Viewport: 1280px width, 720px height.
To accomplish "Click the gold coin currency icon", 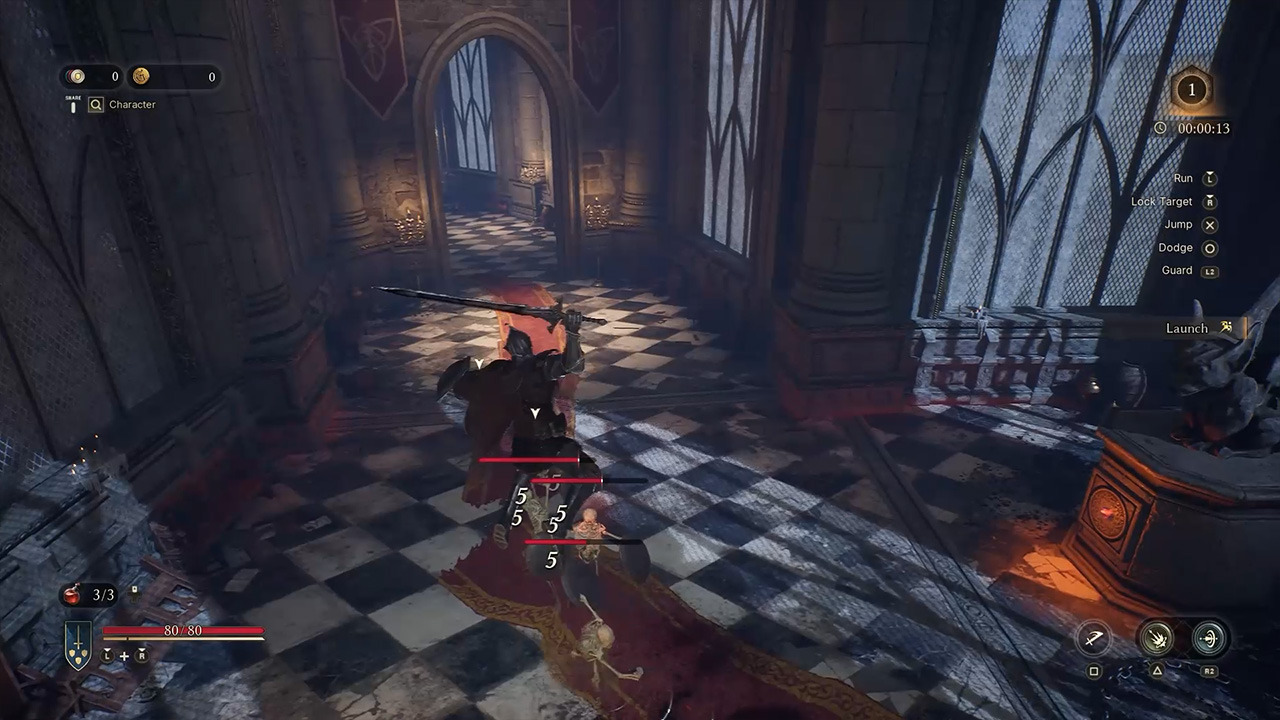I will pos(141,76).
